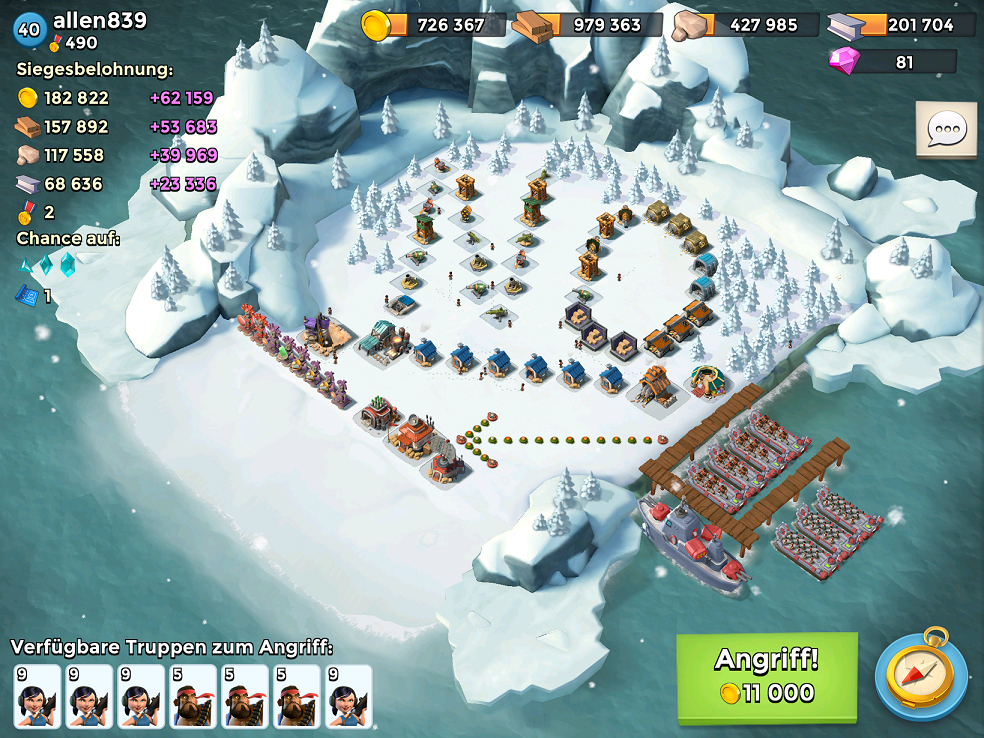Open the diamond counter showing 81
The height and width of the screenshot is (738, 984).
coord(892,62)
